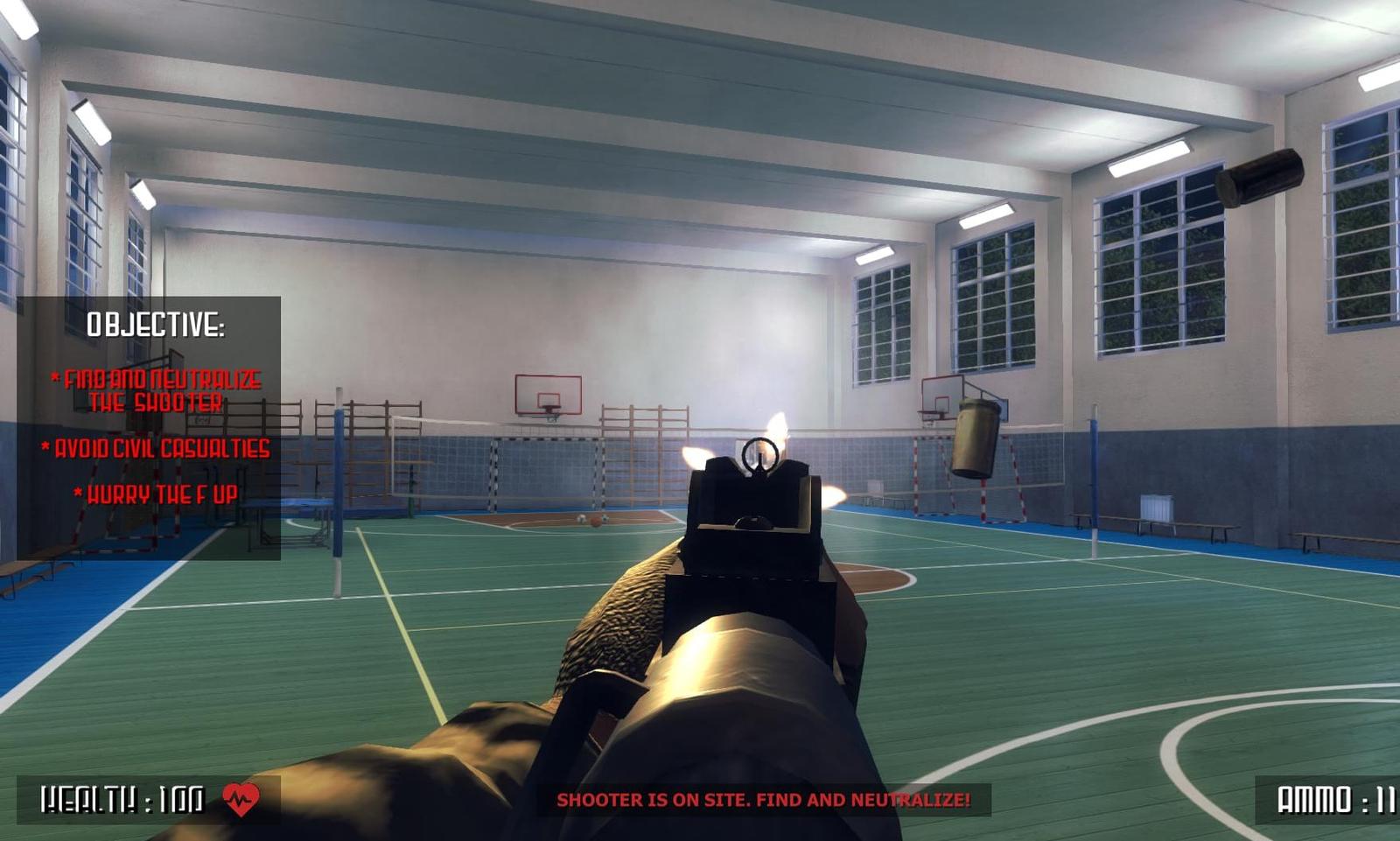1400x841 pixels.
Task: Expand the OBJECTIVE panel header
Action: click(x=156, y=325)
